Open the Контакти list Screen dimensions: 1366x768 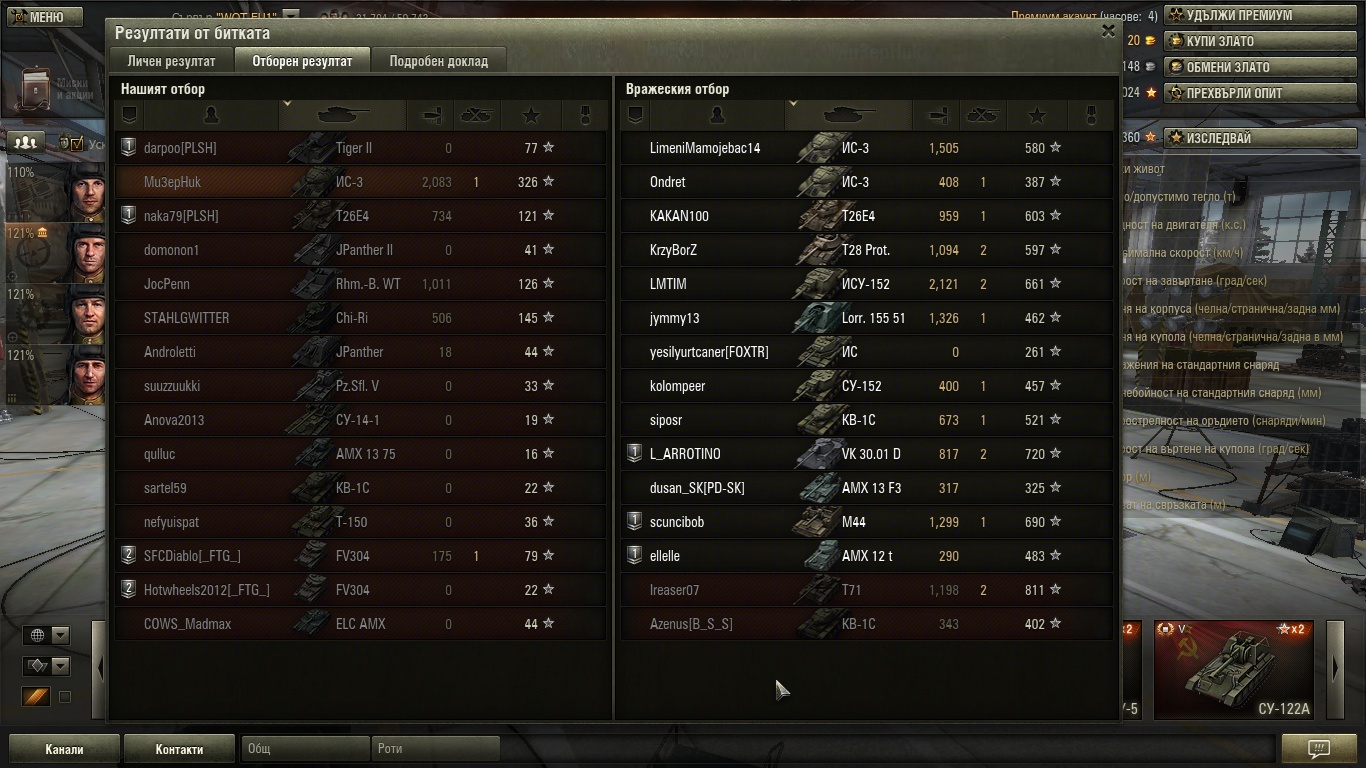tap(179, 748)
